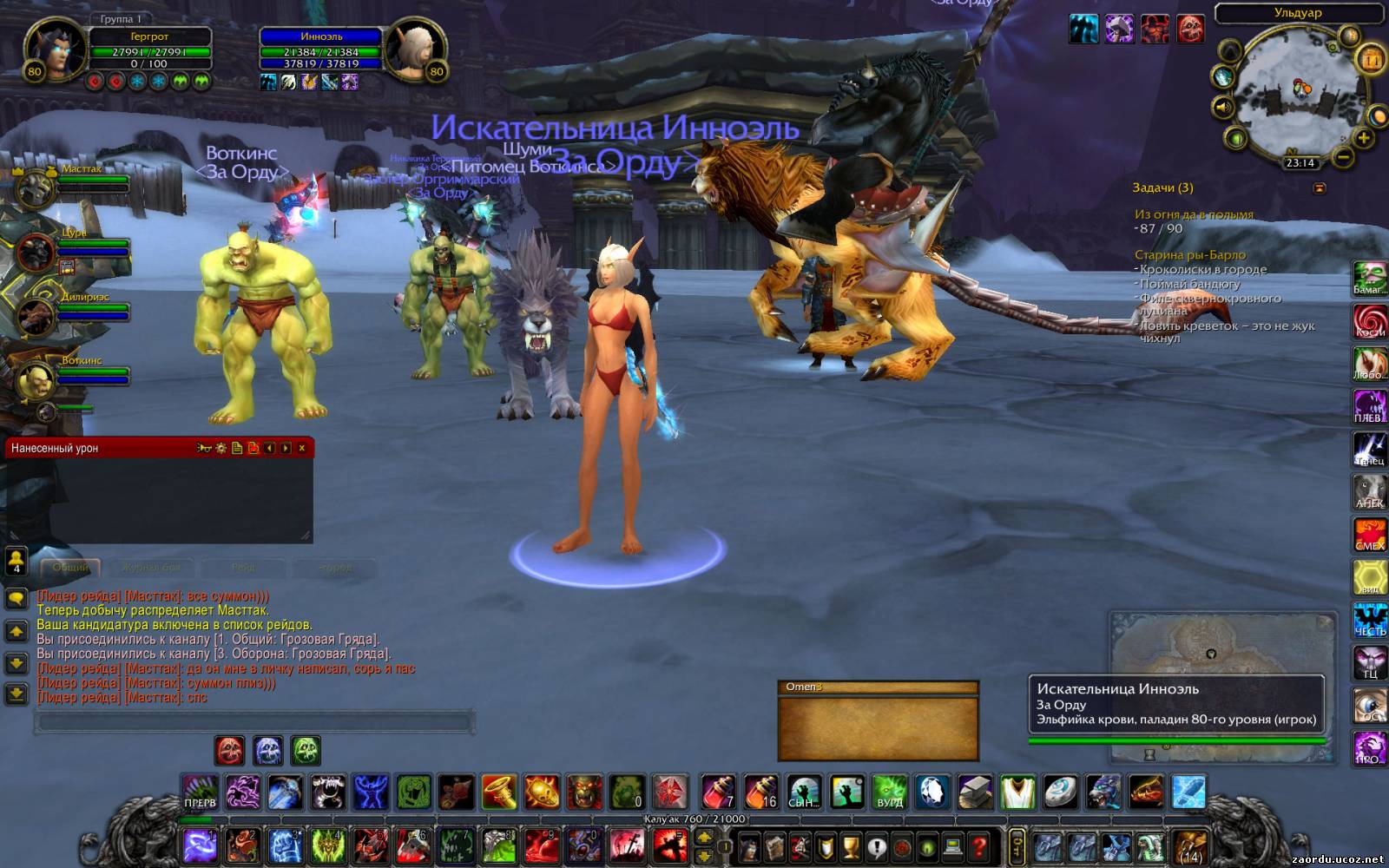The width and height of the screenshot is (1389, 868).
Task: Switch to the Общий chat tab
Action: pyautogui.click(x=71, y=568)
